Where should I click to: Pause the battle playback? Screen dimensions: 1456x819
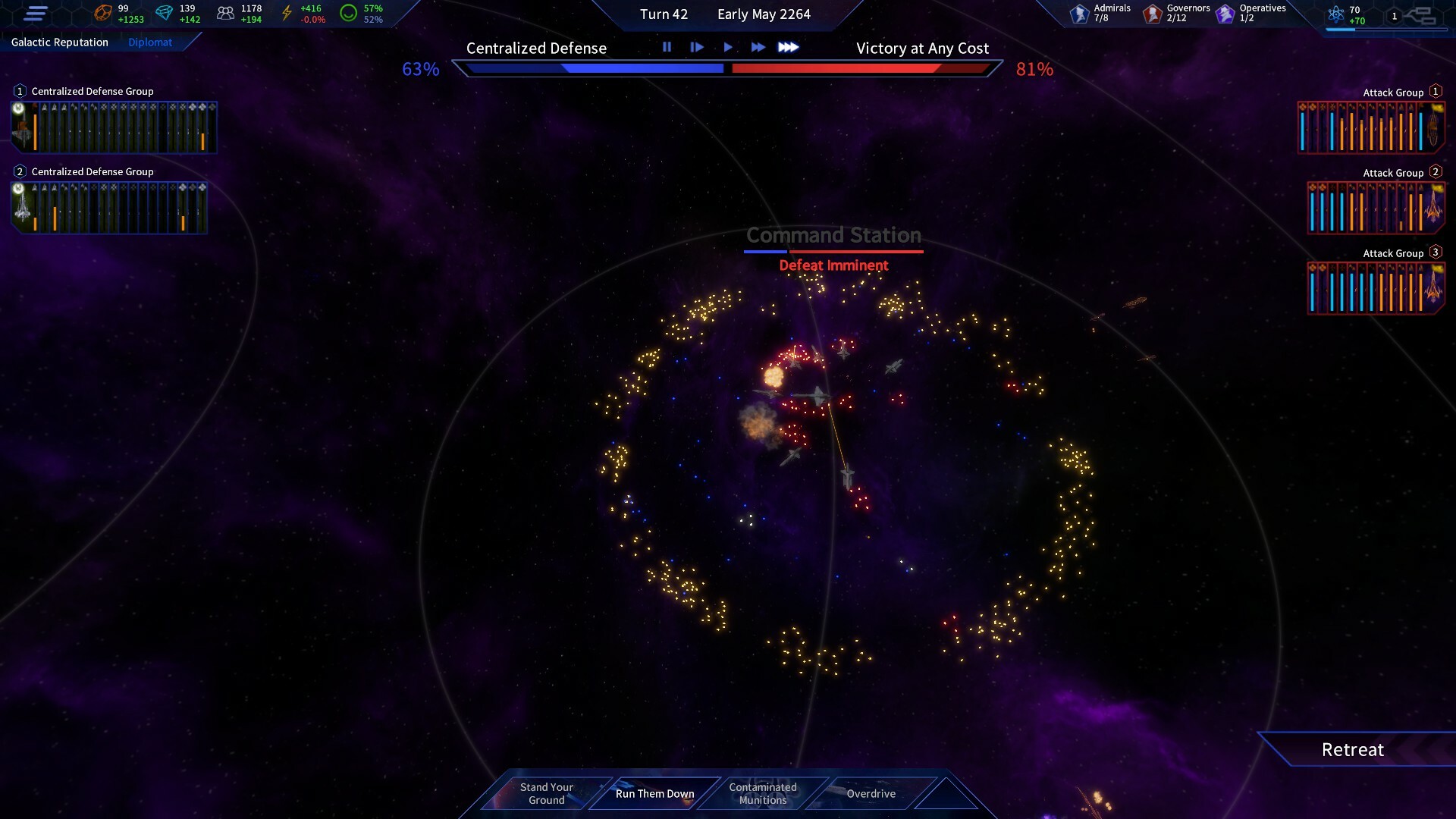pos(667,47)
